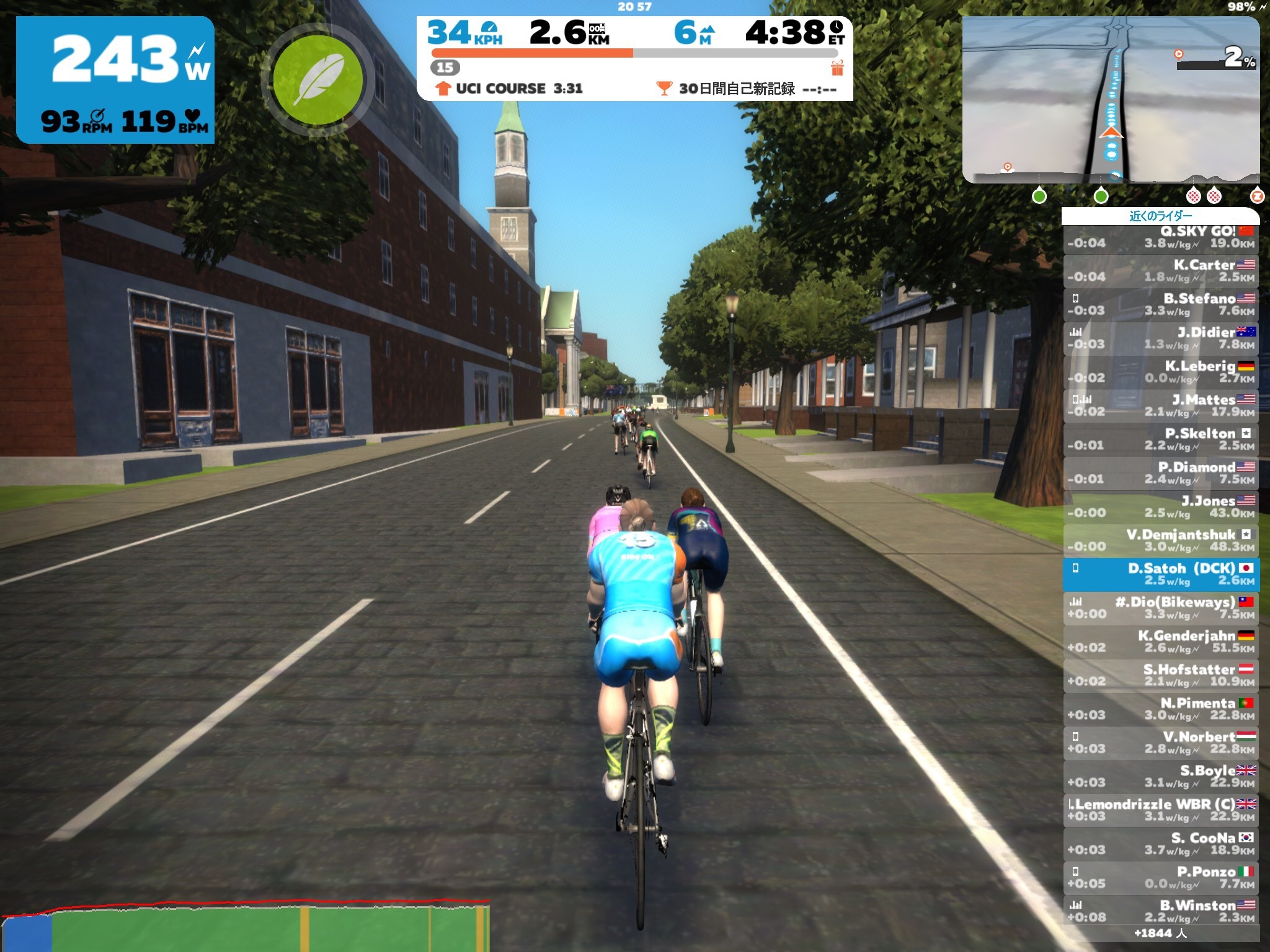The image size is (1270, 952).
Task: Choose S.Hofstatter rider entry
Action: (1161, 676)
